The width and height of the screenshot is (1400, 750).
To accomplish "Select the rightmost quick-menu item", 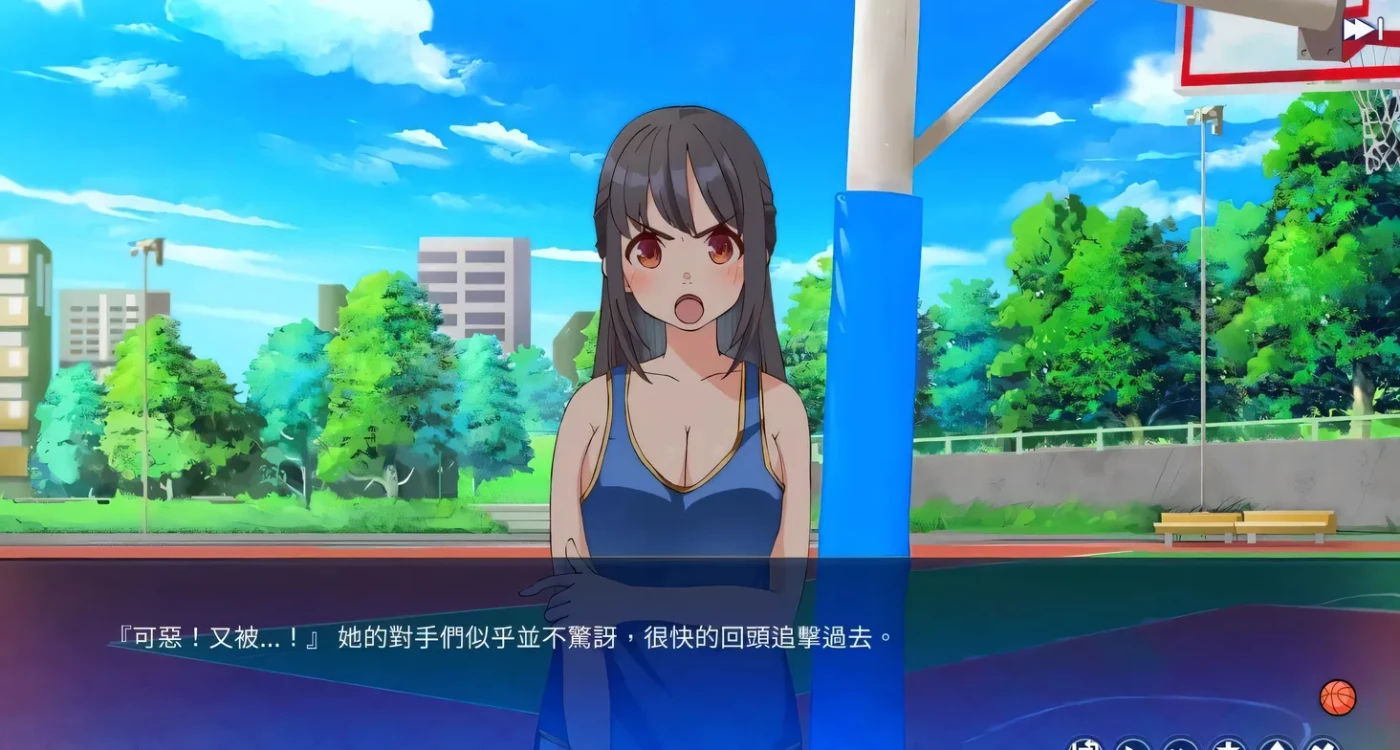I will [x=1326, y=747].
